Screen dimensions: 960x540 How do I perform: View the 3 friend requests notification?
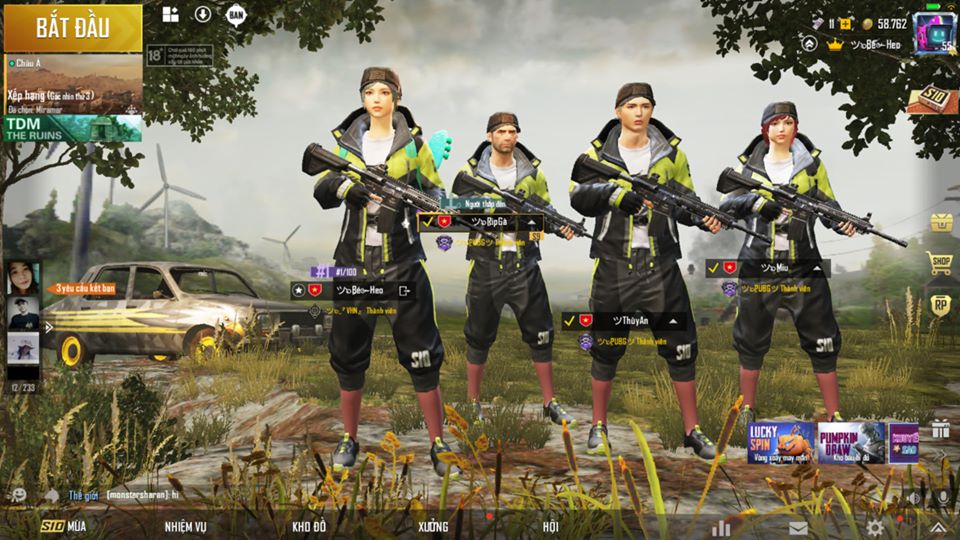coord(82,288)
